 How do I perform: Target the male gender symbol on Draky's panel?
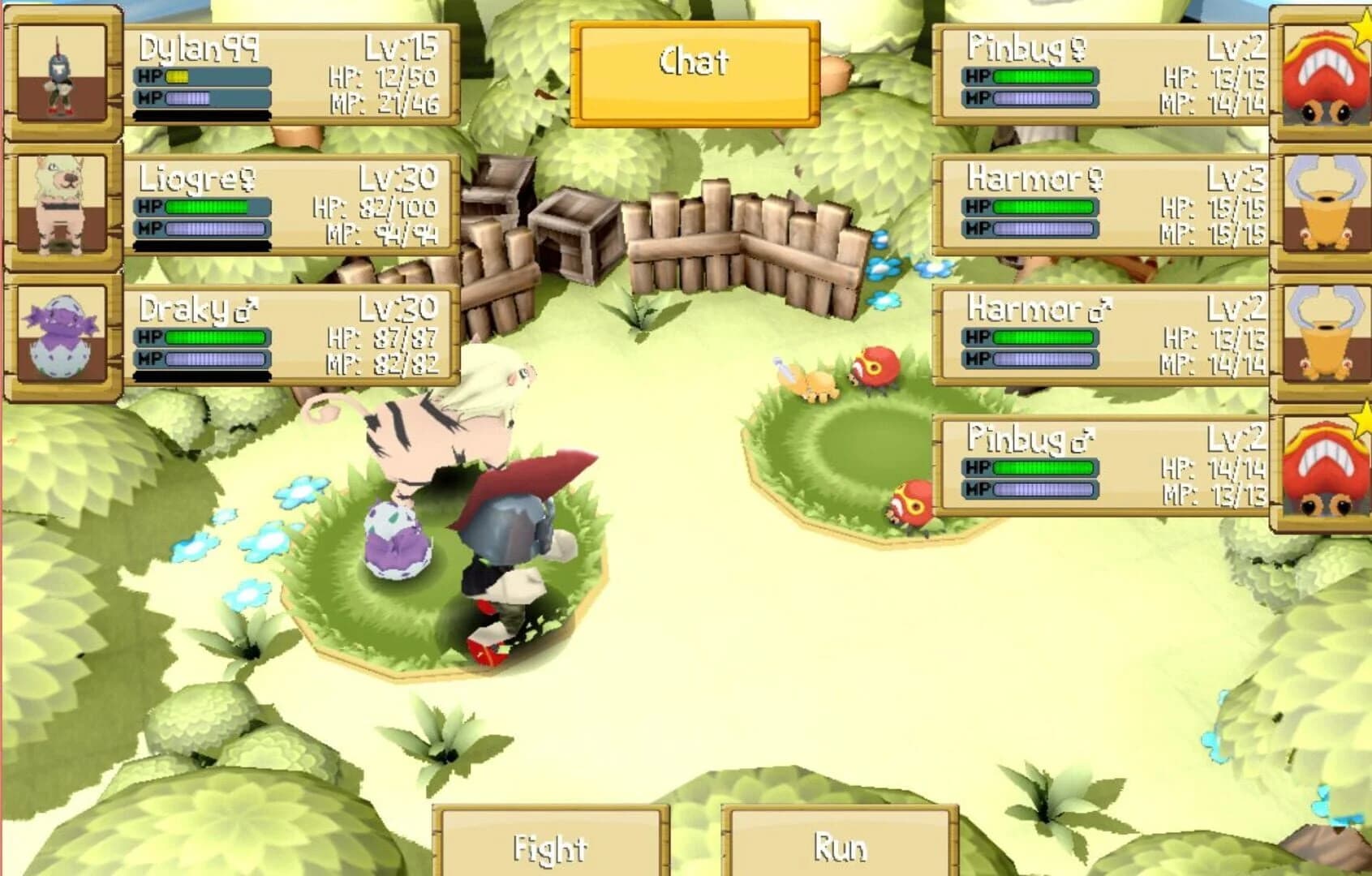pos(246,307)
